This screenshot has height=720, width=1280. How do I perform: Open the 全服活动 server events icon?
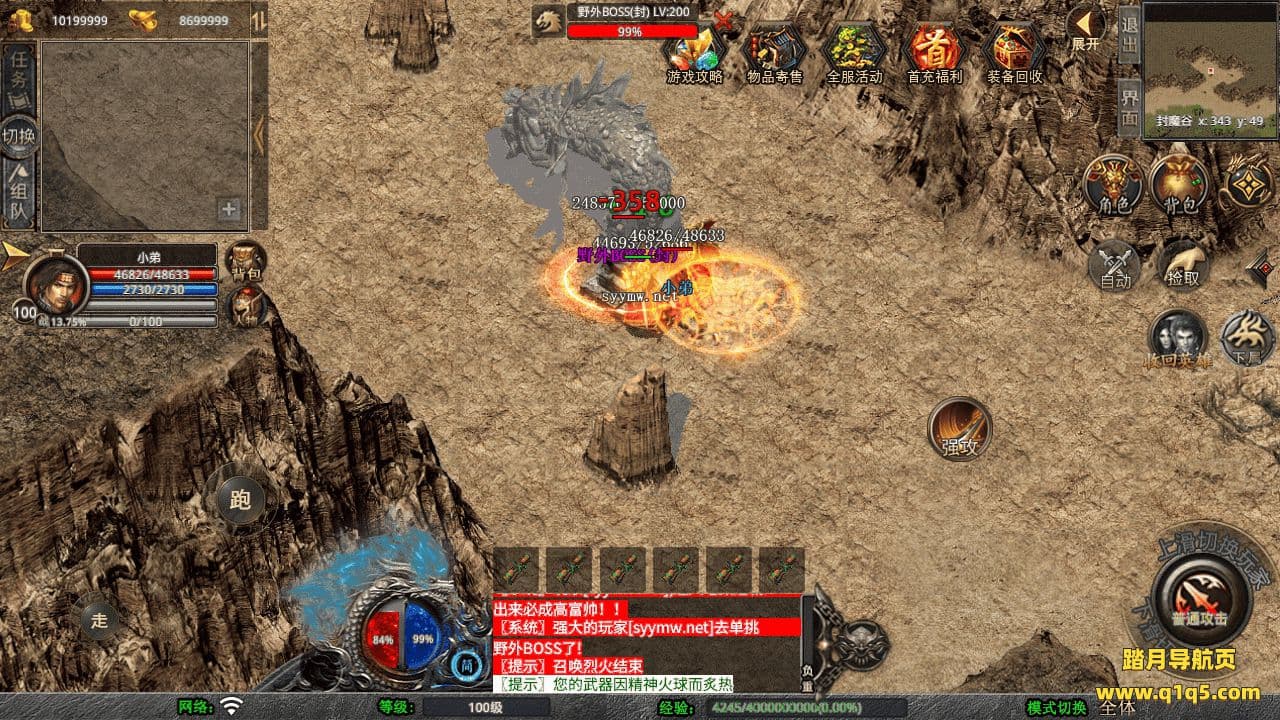click(854, 53)
